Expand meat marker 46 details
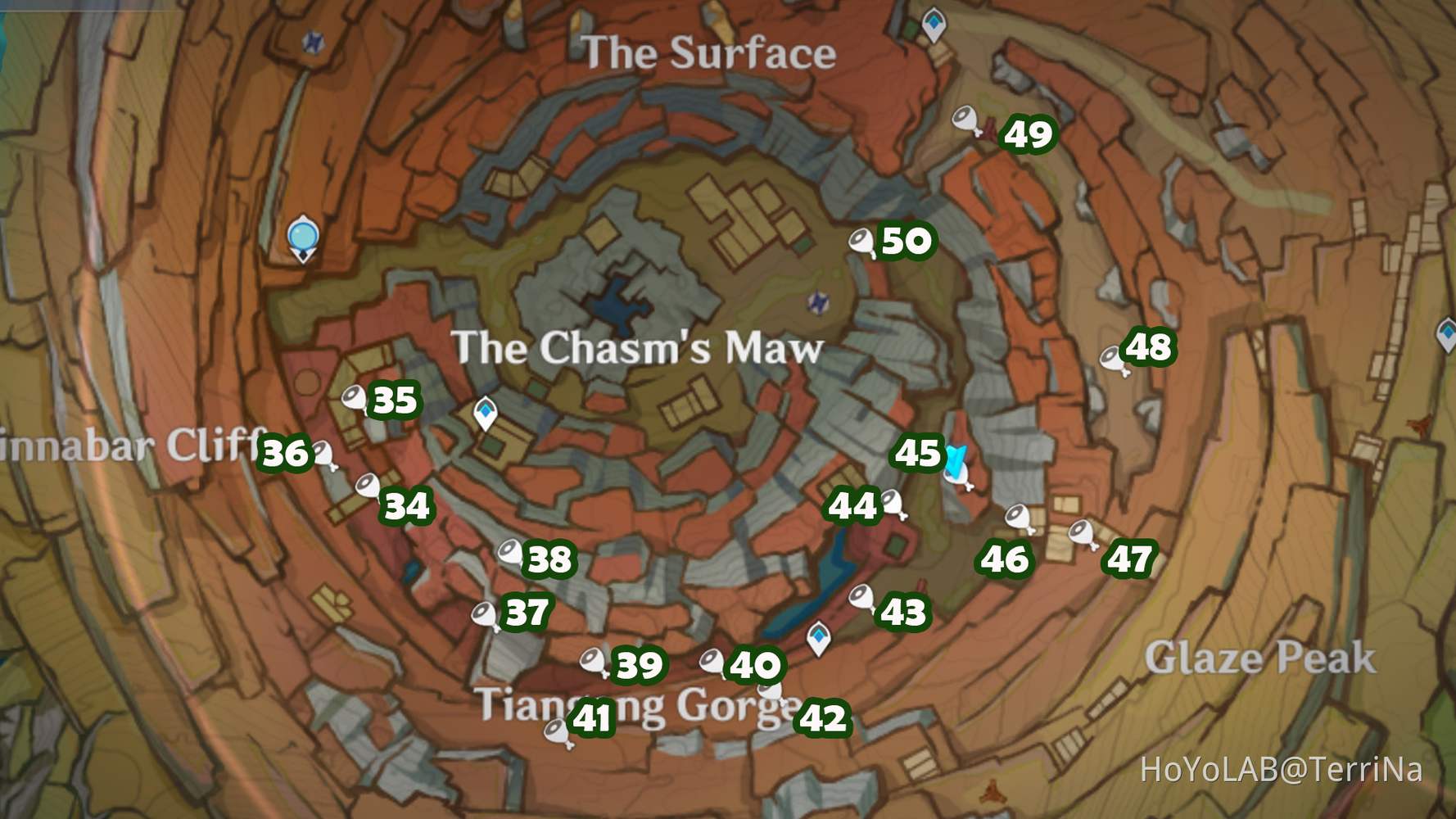The height and width of the screenshot is (819, 1456). point(1020,516)
